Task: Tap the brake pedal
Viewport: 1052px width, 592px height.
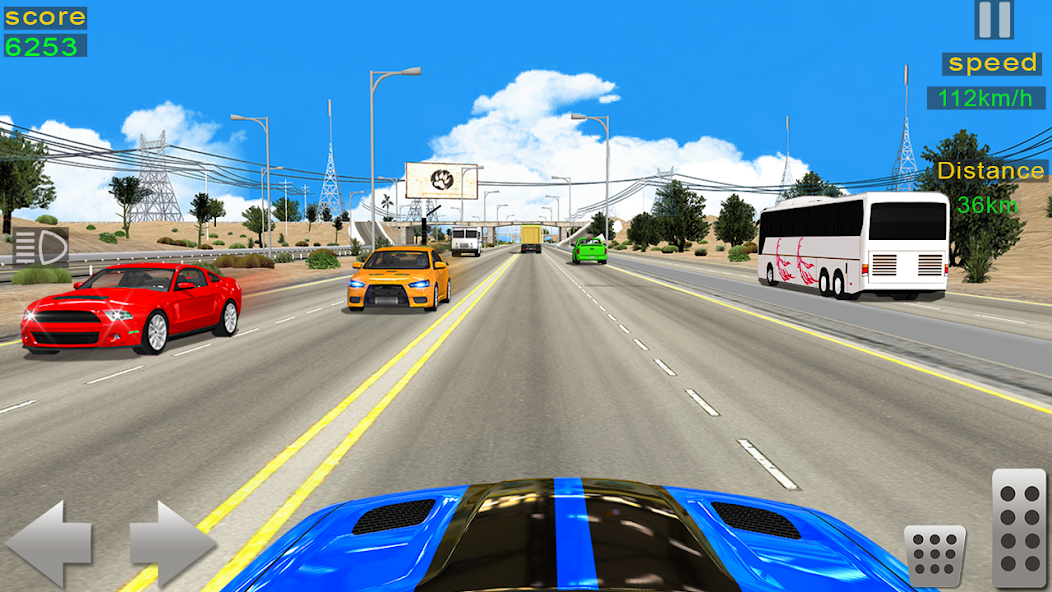Action: pyautogui.click(x=935, y=555)
